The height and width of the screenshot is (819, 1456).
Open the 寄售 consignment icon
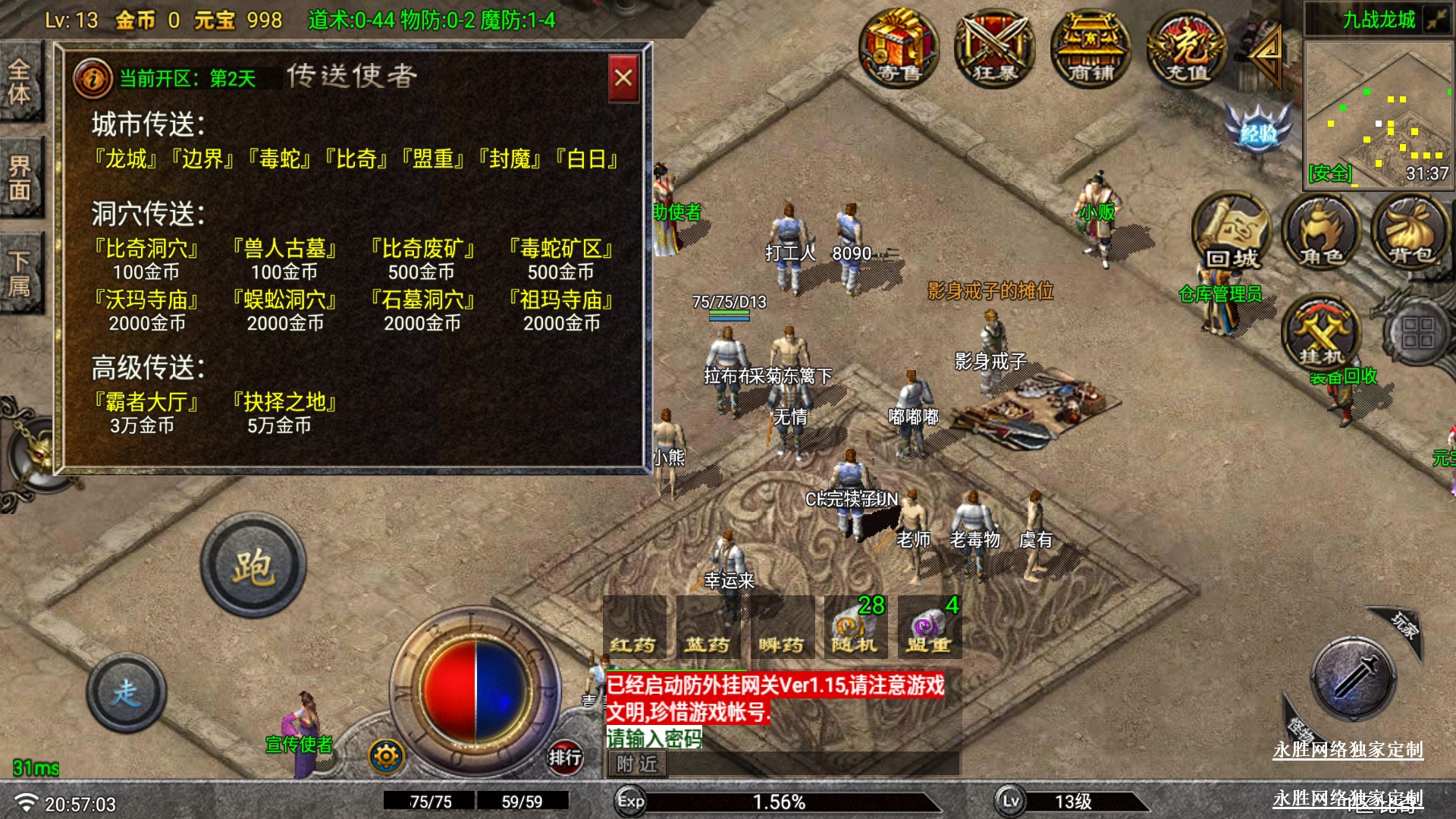[899, 48]
